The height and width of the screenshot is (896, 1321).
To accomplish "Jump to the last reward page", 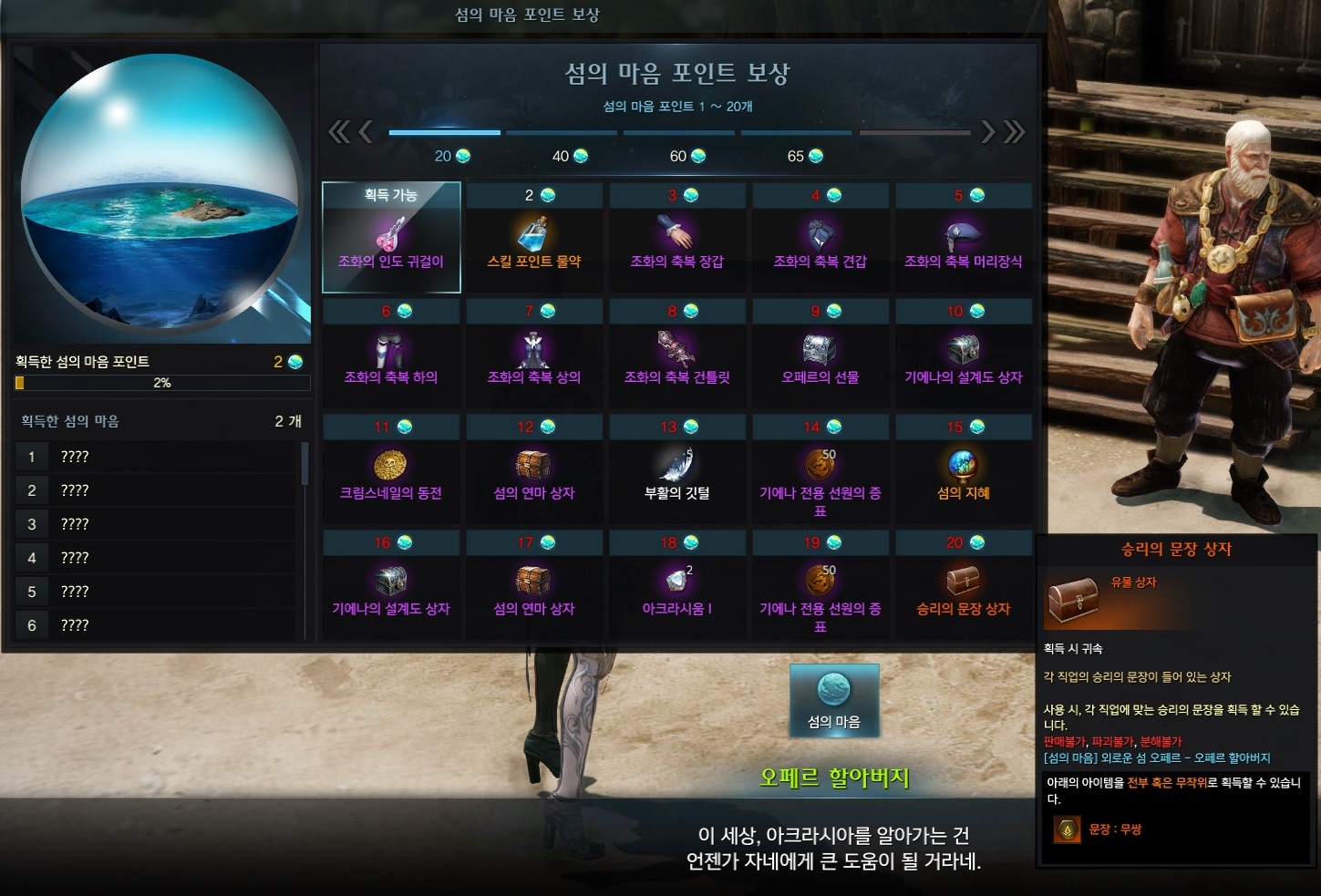I will [1014, 132].
